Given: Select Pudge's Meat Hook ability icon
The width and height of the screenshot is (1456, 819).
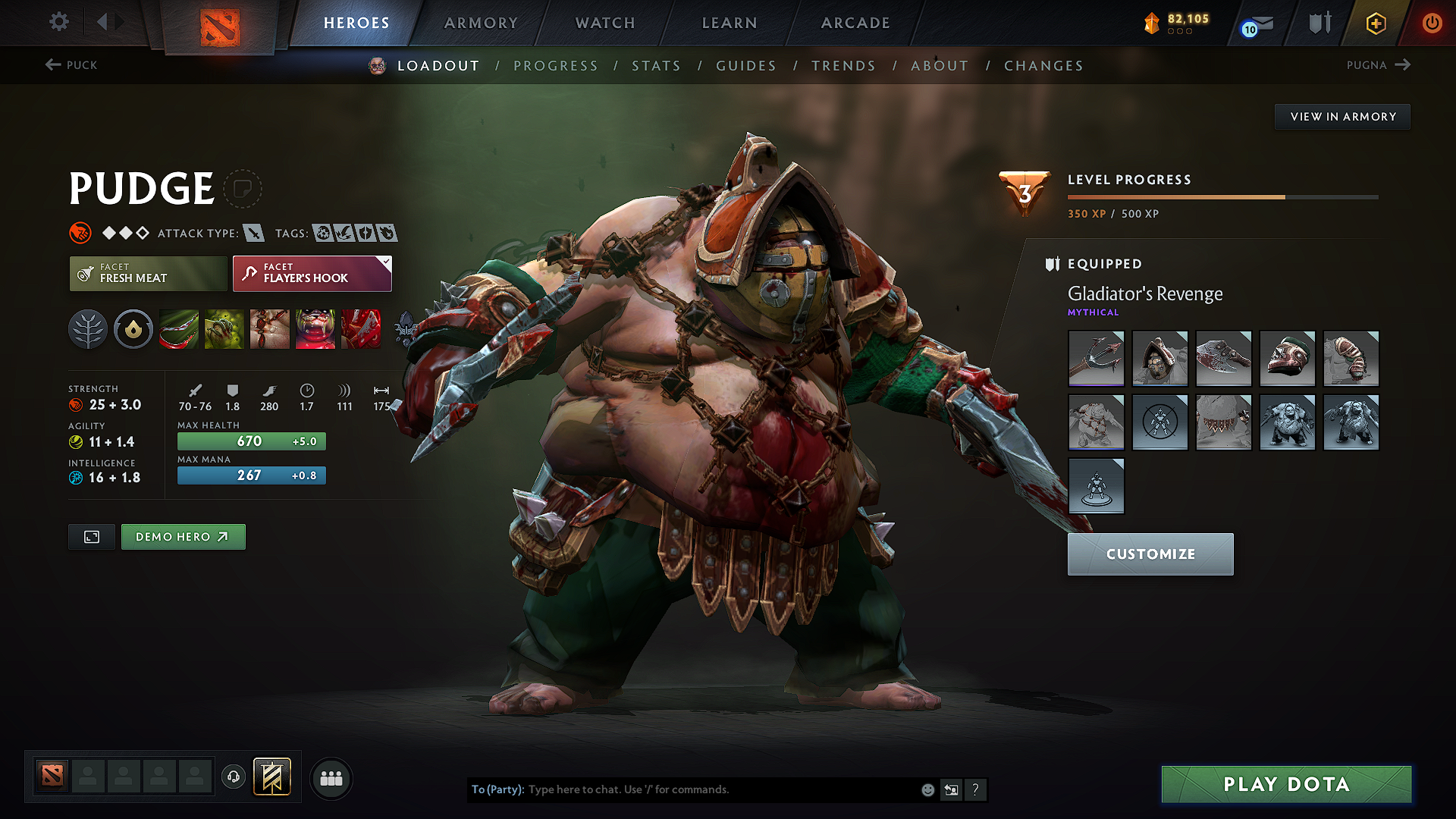Looking at the screenshot, I should pyautogui.click(x=178, y=329).
